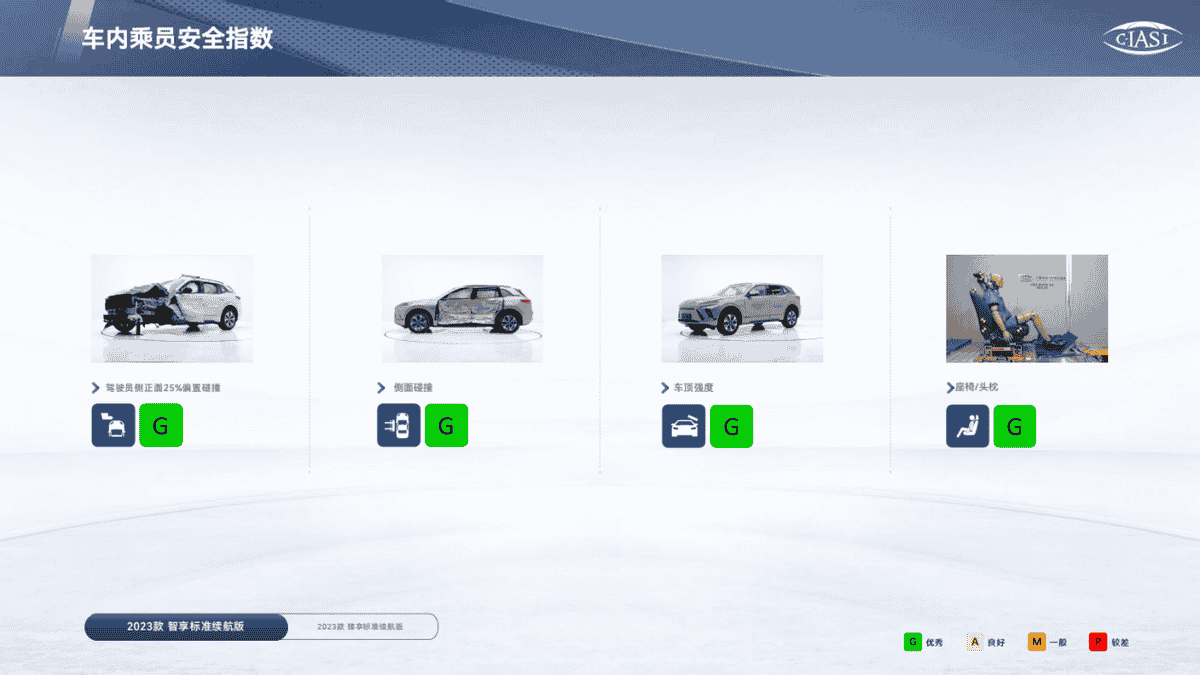1200x675 pixels.
Task: Click the C-IASI logo
Action: tap(1142, 38)
